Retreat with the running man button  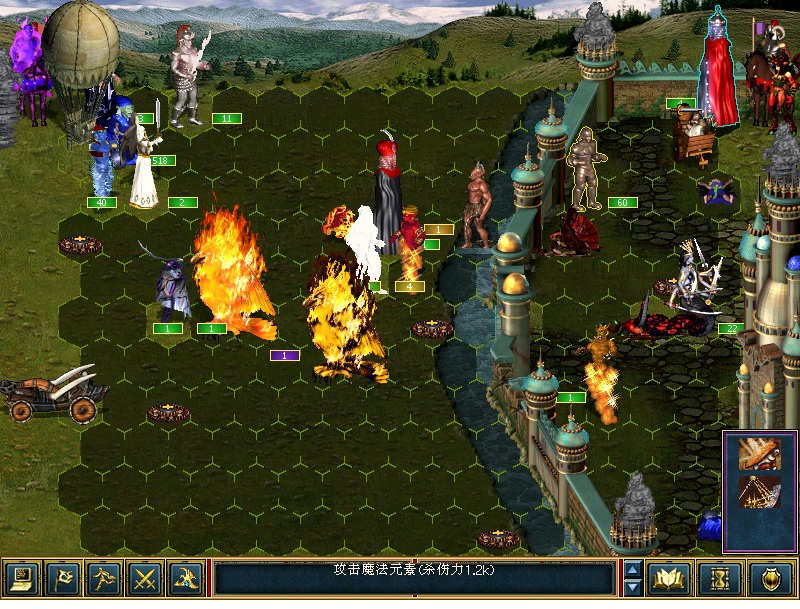coord(104,578)
